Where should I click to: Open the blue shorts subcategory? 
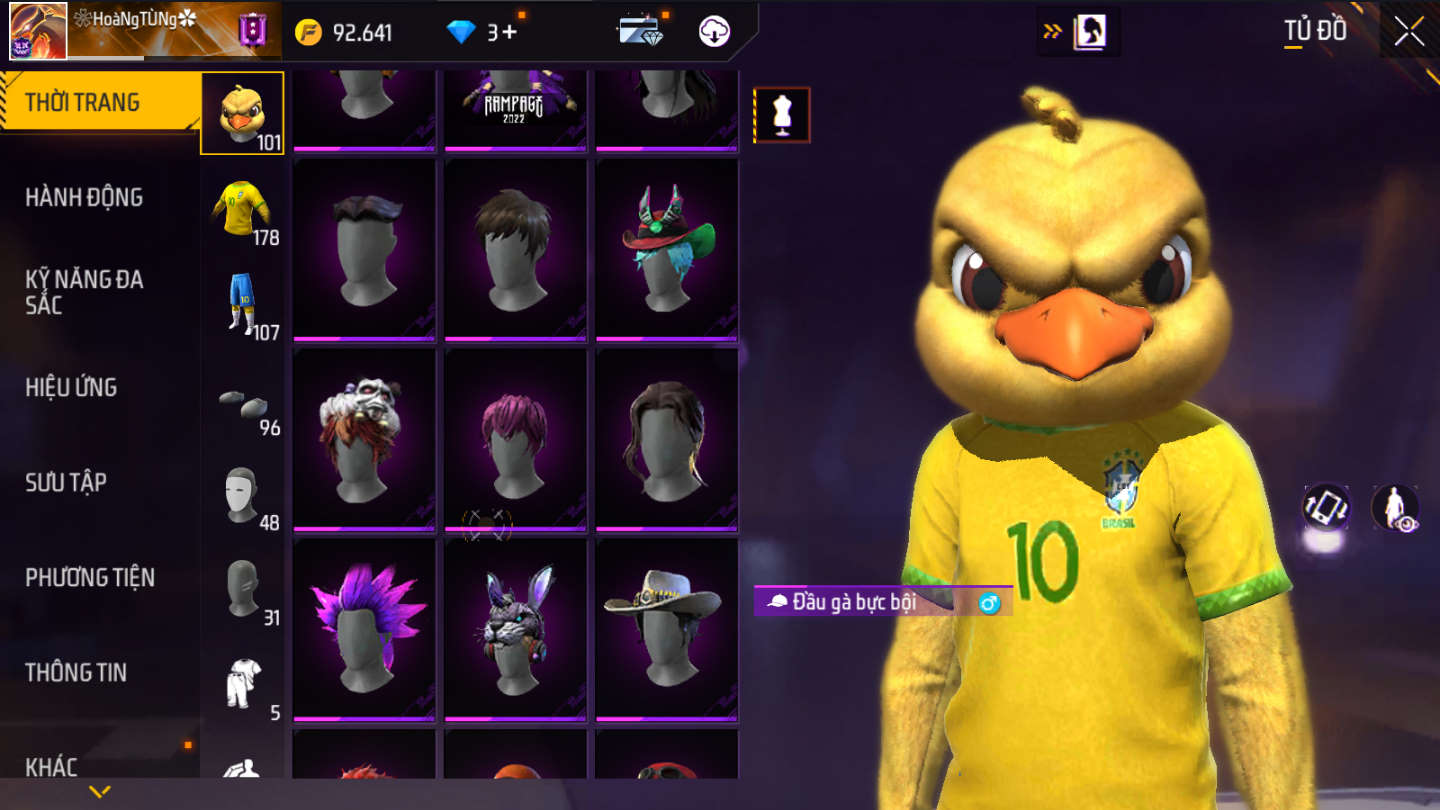[x=242, y=303]
